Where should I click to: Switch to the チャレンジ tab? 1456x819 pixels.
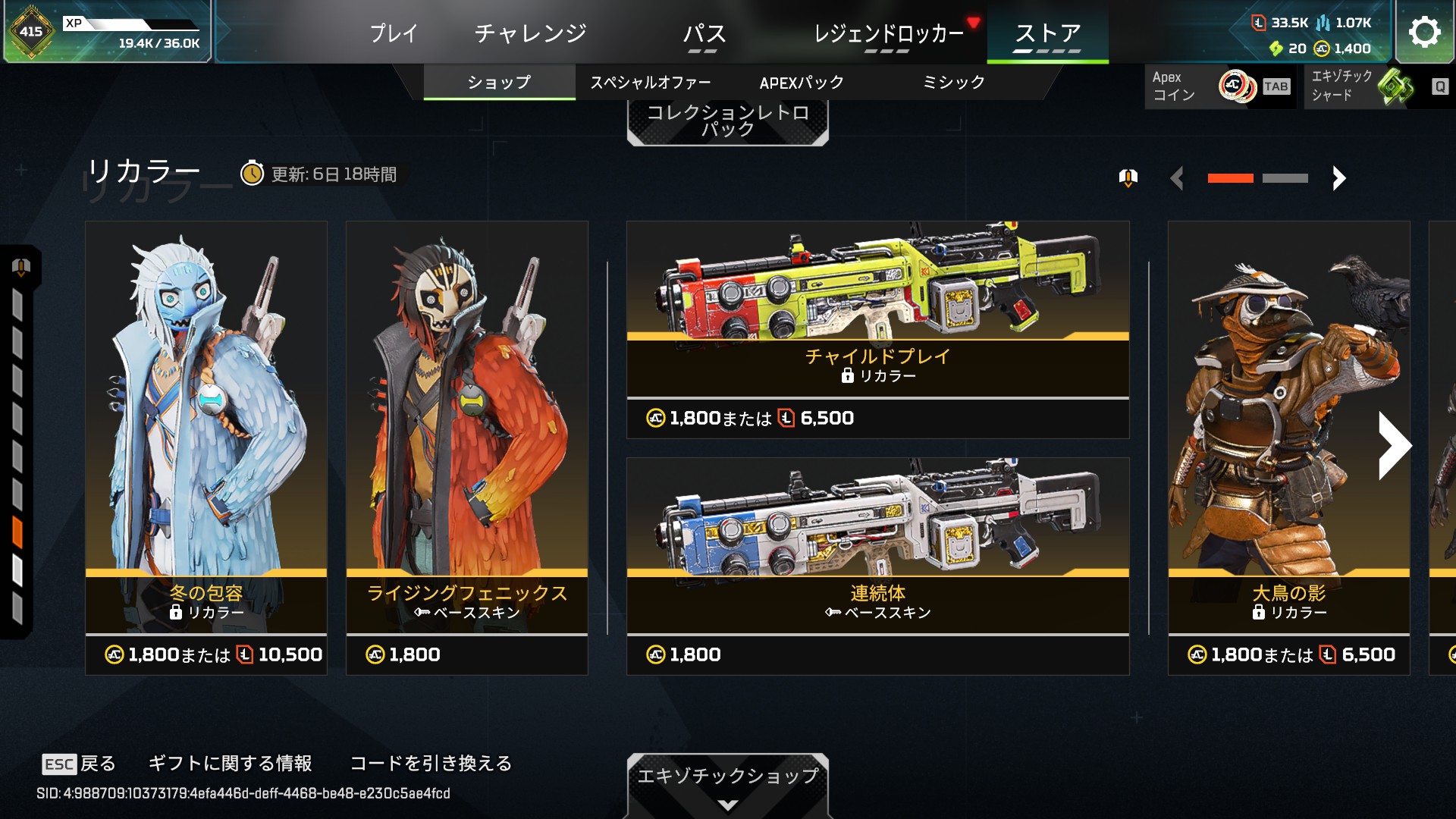[x=531, y=33]
